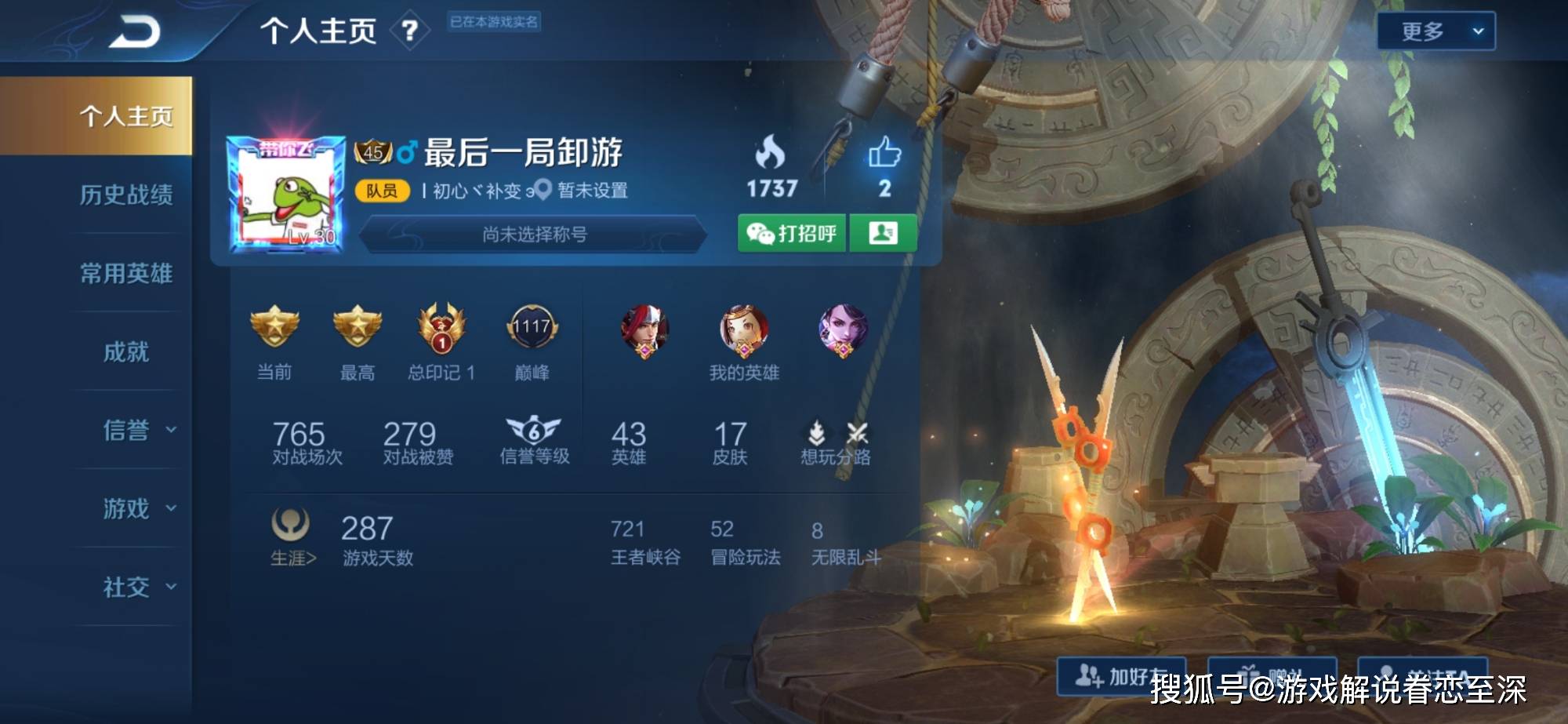Open the question mark help icon

coord(409,31)
